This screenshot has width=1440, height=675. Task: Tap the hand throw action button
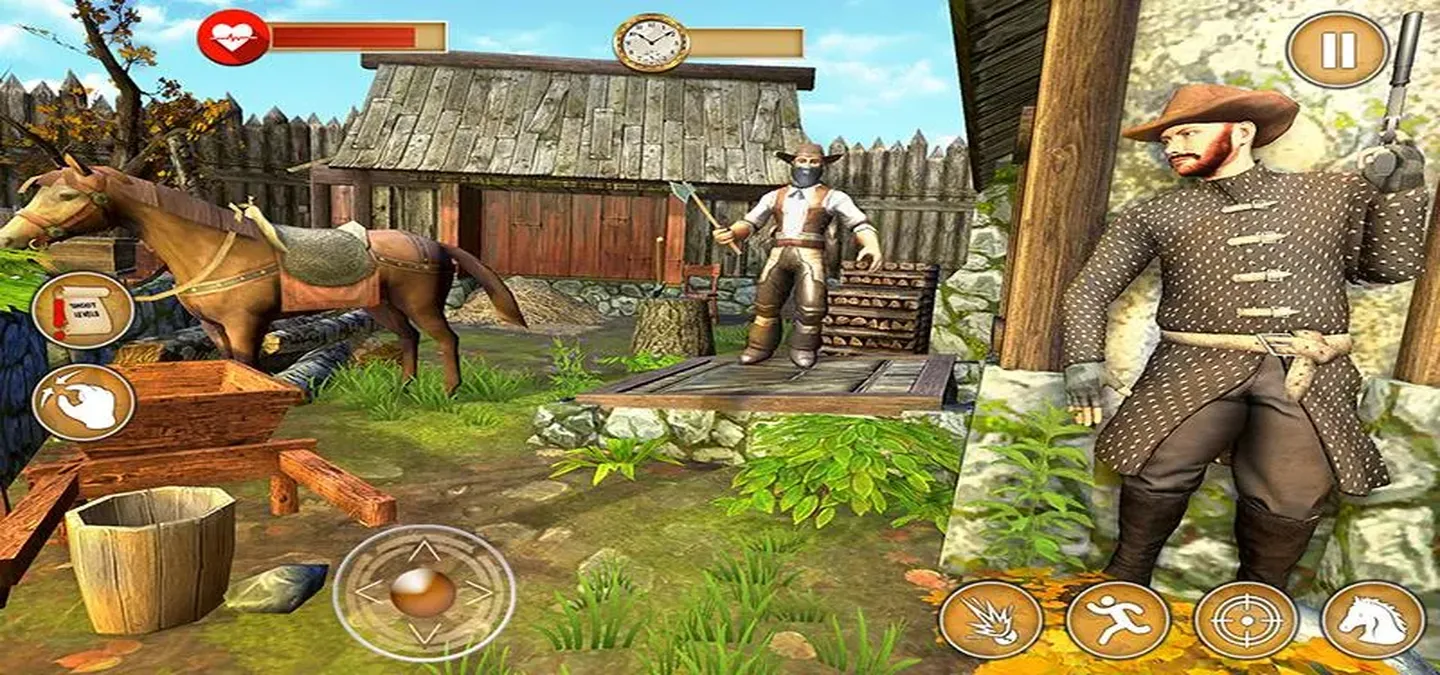point(83,402)
